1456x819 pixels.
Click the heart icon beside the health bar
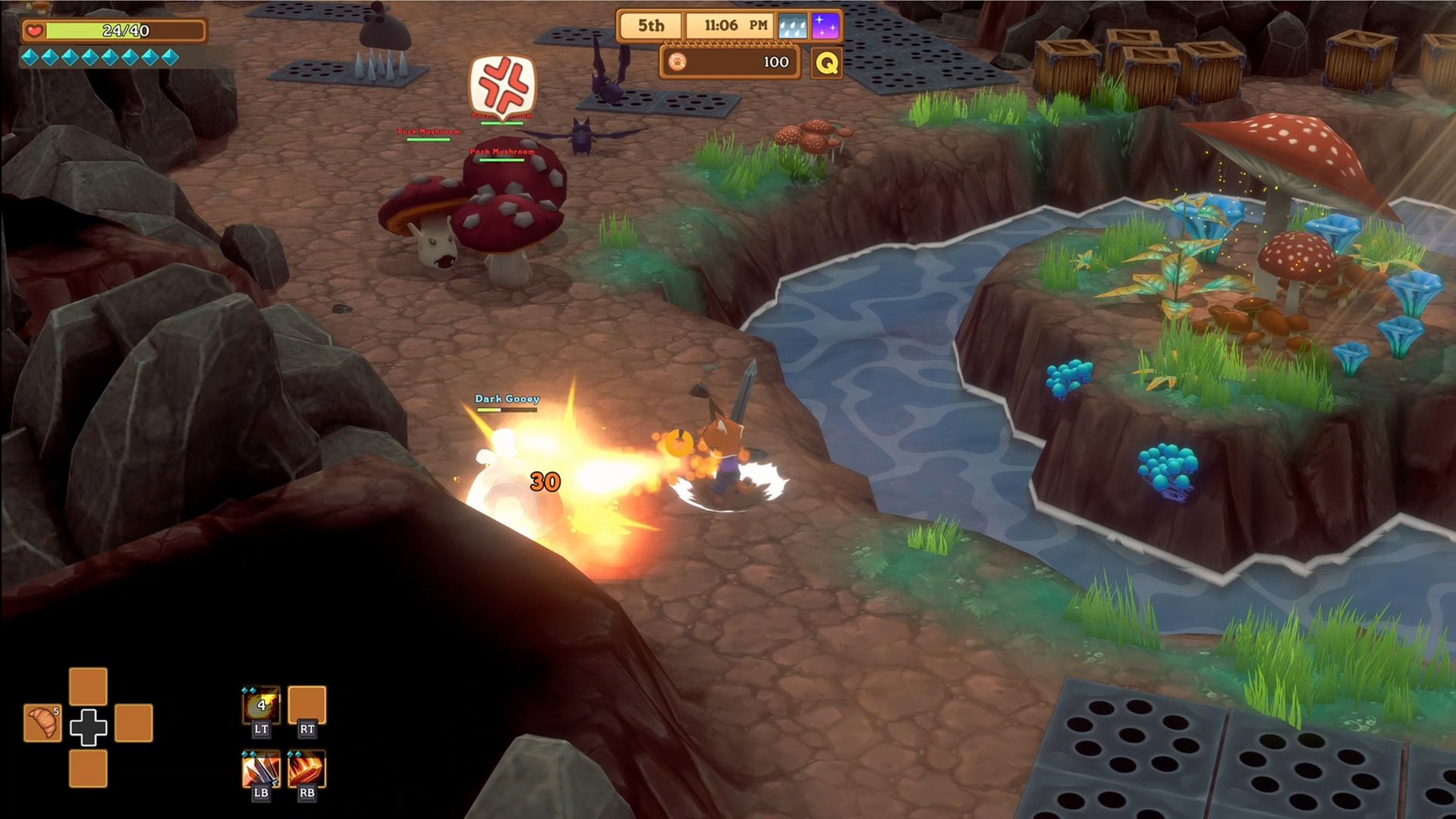33,31
